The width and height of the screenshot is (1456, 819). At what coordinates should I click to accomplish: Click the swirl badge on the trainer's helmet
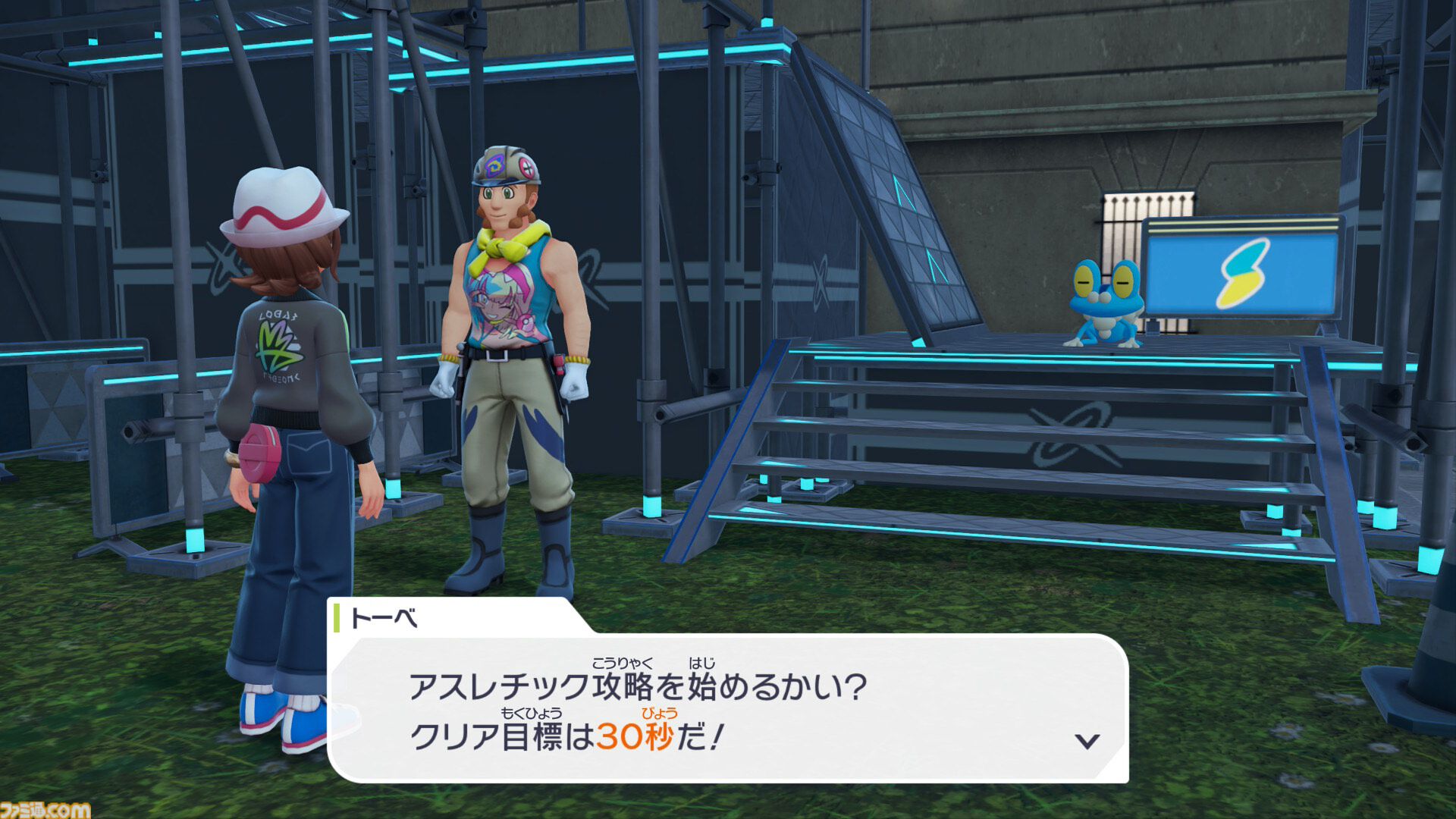click(493, 166)
